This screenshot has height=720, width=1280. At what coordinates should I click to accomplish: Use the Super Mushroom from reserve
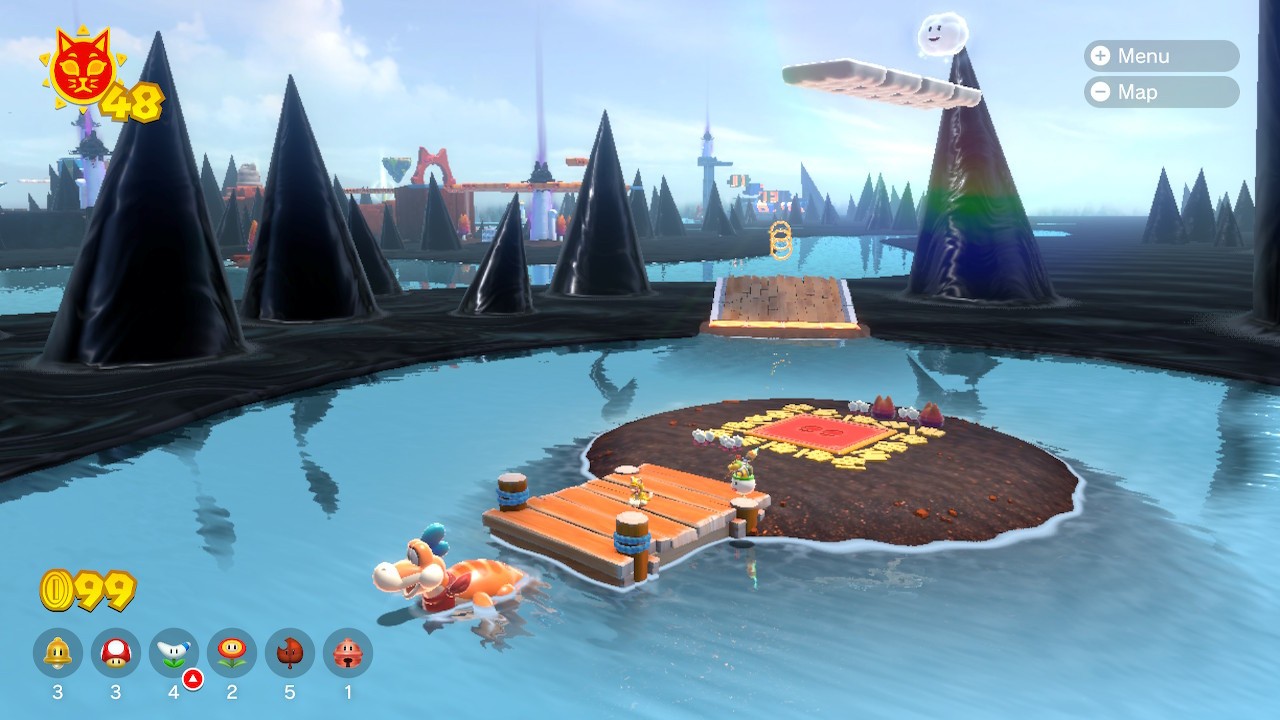(x=116, y=653)
